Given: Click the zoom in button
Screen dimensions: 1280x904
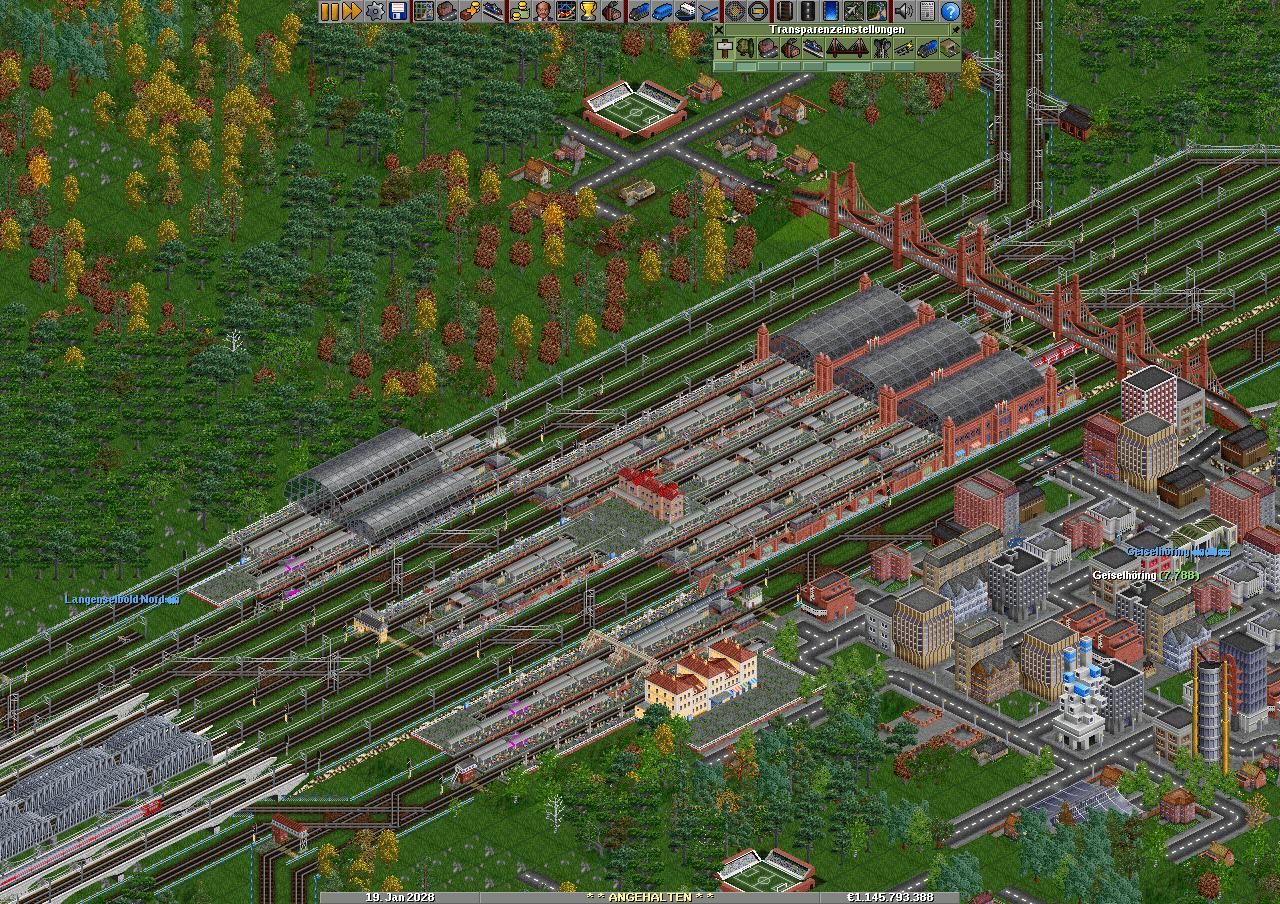Looking at the screenshot, I should (x=735, y=11).
